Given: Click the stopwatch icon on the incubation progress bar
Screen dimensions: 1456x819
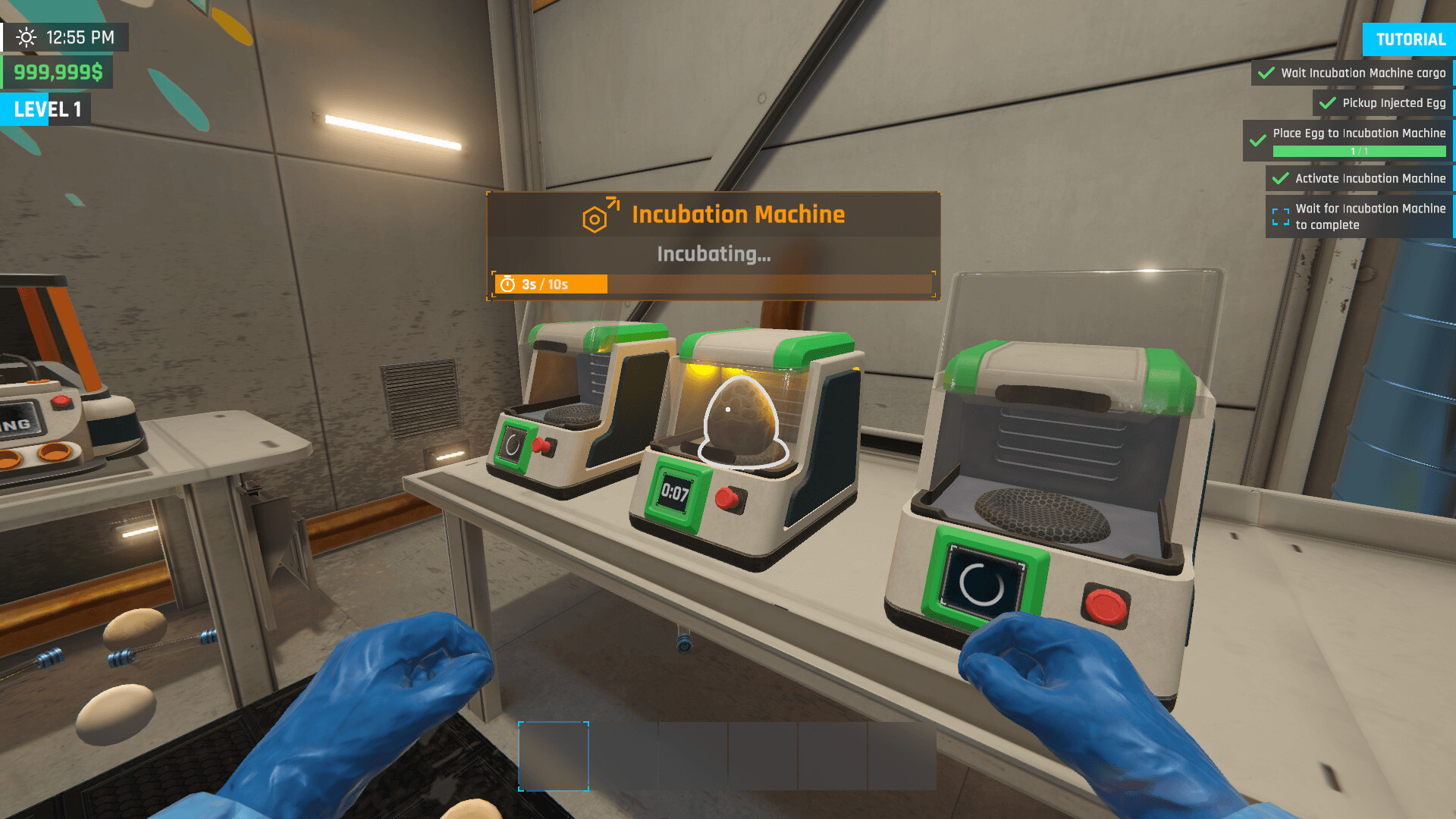Looking at the screenshot, I should click(508, 285).
